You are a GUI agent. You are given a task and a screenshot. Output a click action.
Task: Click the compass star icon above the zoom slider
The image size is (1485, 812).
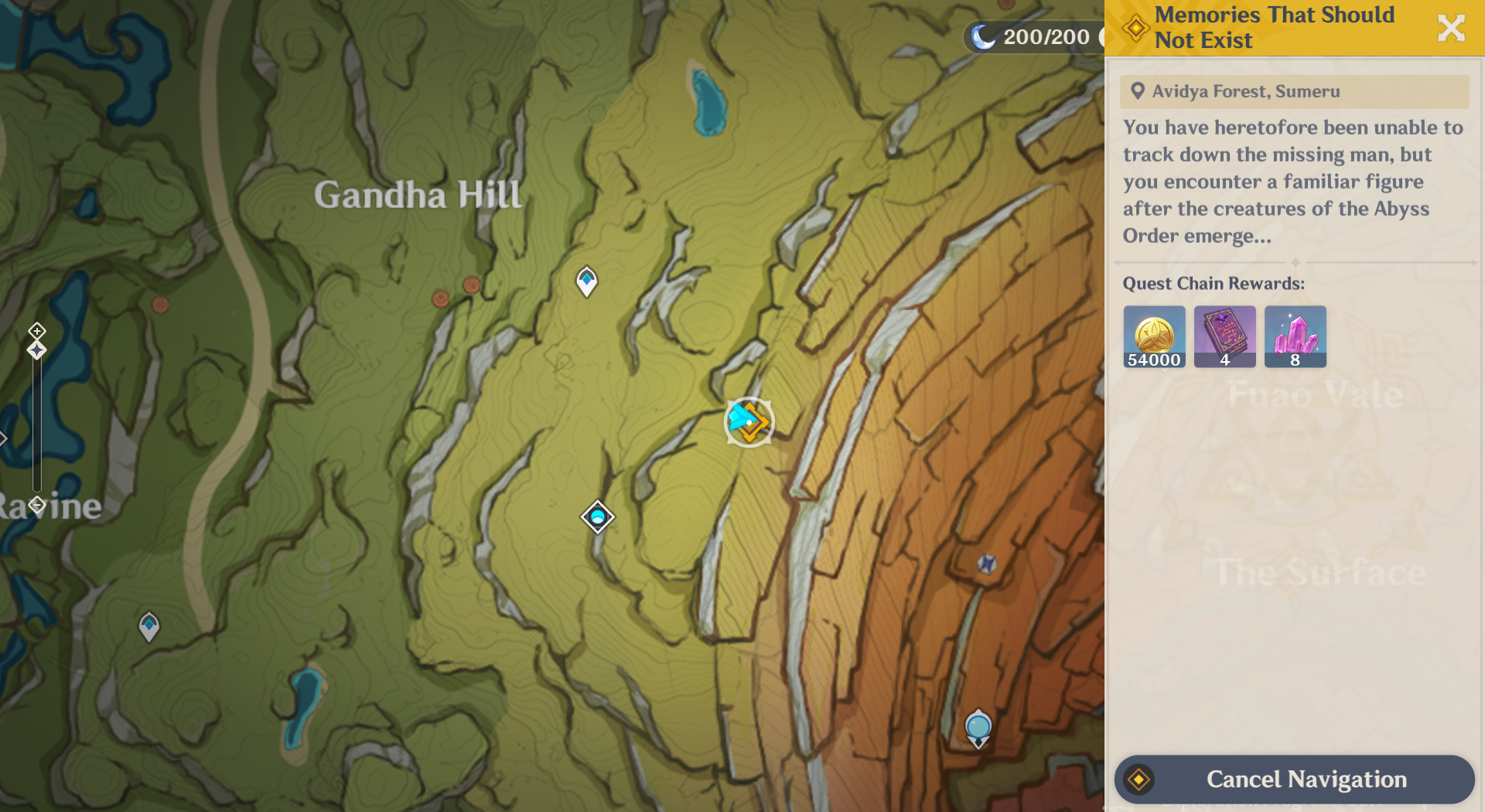point(36,350)
